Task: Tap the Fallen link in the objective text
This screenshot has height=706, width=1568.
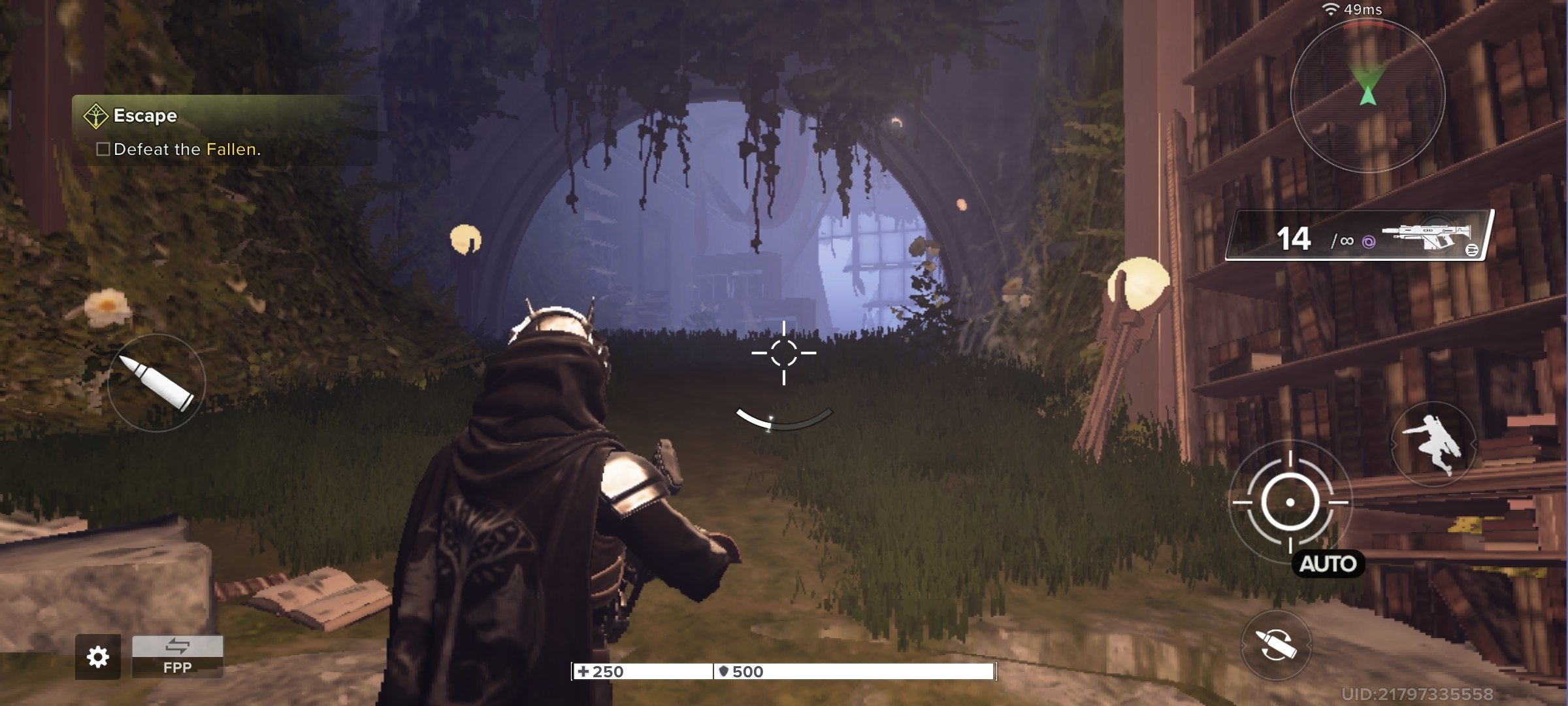Action: click(234, 151)
